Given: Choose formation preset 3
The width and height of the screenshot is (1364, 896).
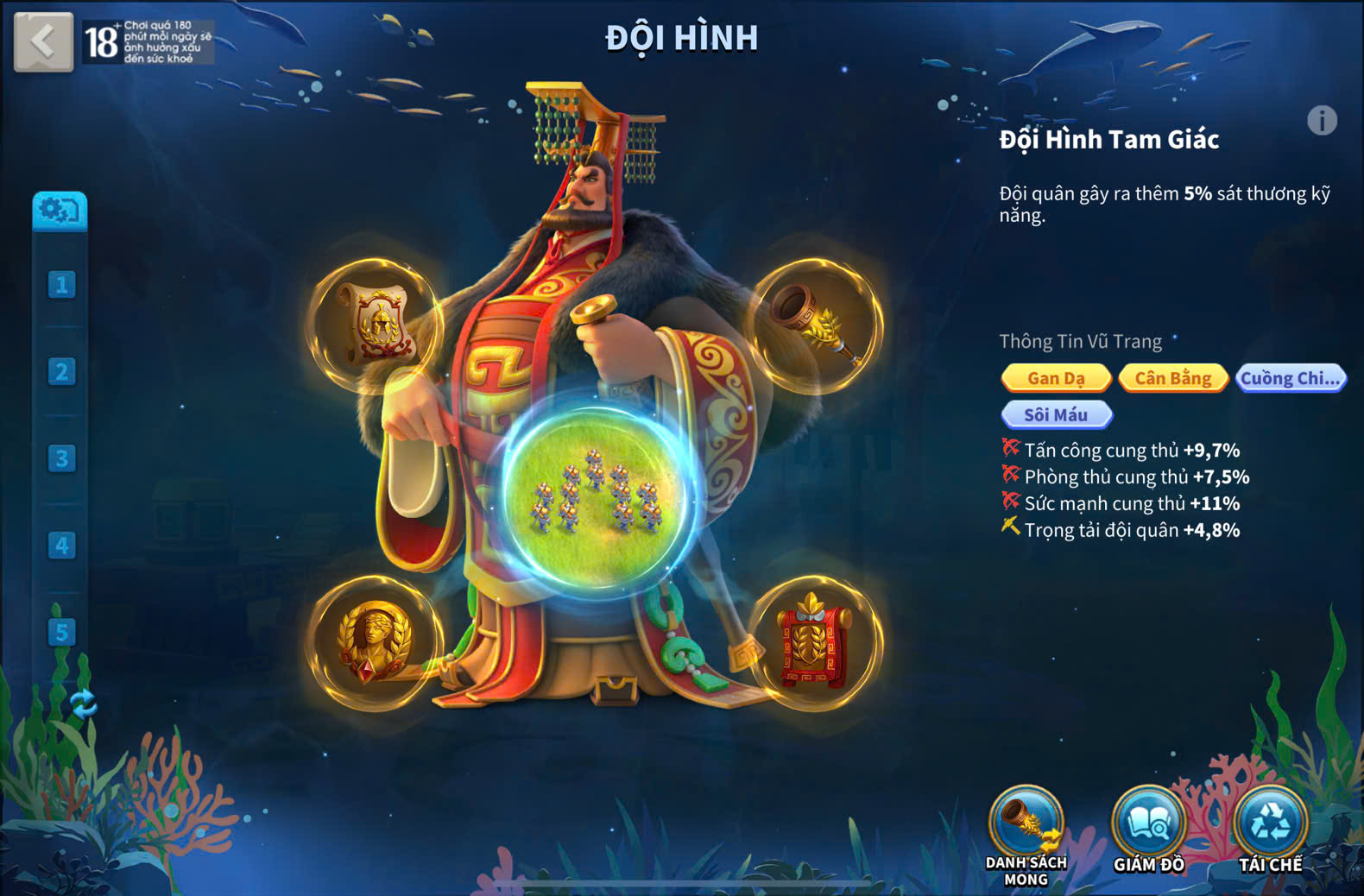Looking at the screenshot, I should click(x=61, y=458).
